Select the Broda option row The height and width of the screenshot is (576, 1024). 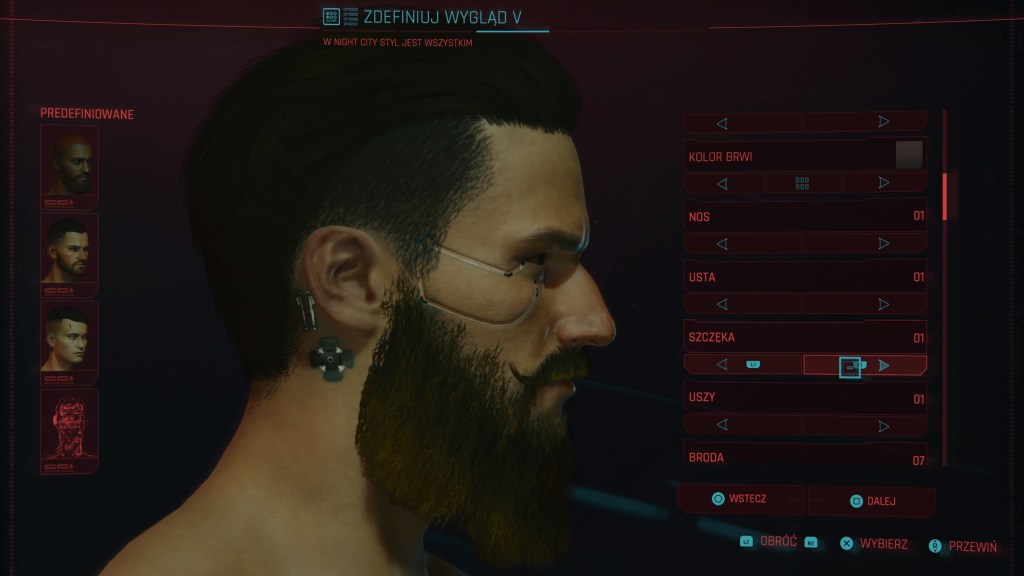tap(805, 458)
